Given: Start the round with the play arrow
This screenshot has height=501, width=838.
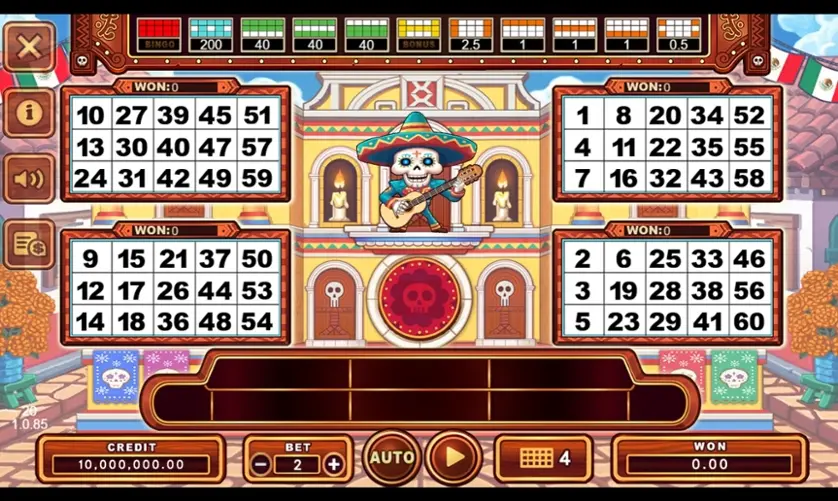Looking at the screenshot, I should [454, 458].
